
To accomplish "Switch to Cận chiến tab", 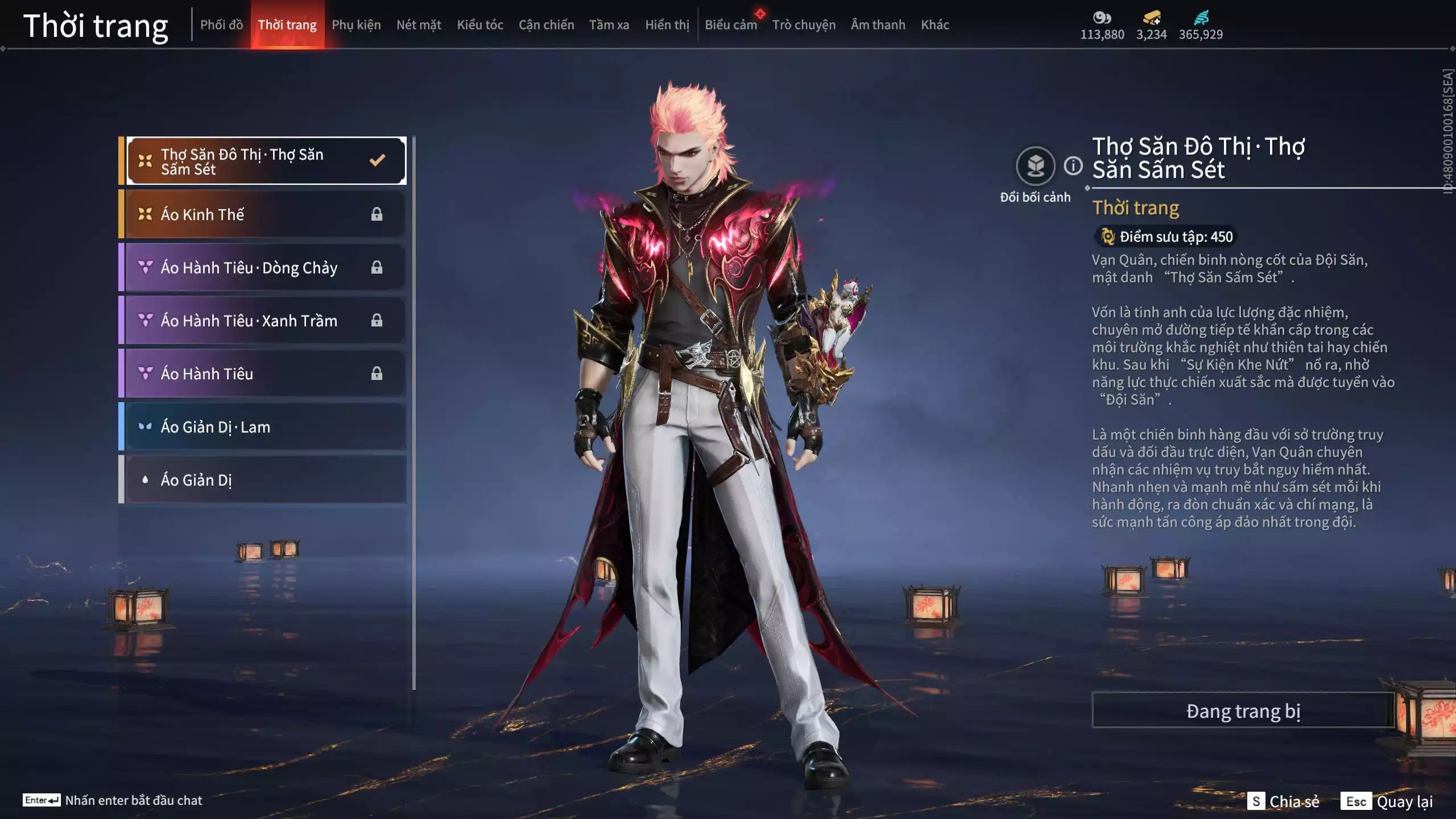I will (546, 25).
